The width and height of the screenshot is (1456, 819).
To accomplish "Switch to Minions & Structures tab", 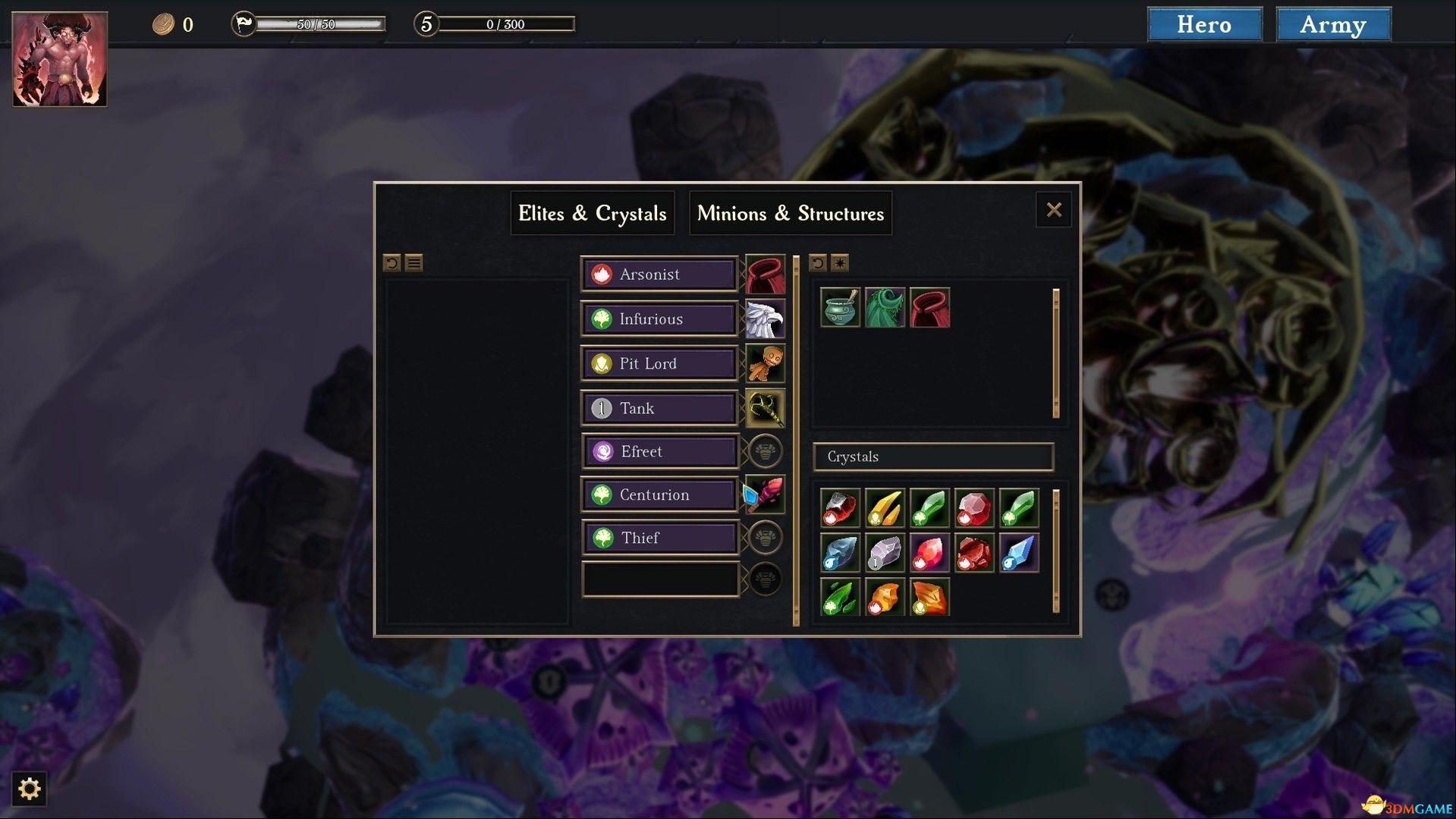I will [x=790, y=213].
